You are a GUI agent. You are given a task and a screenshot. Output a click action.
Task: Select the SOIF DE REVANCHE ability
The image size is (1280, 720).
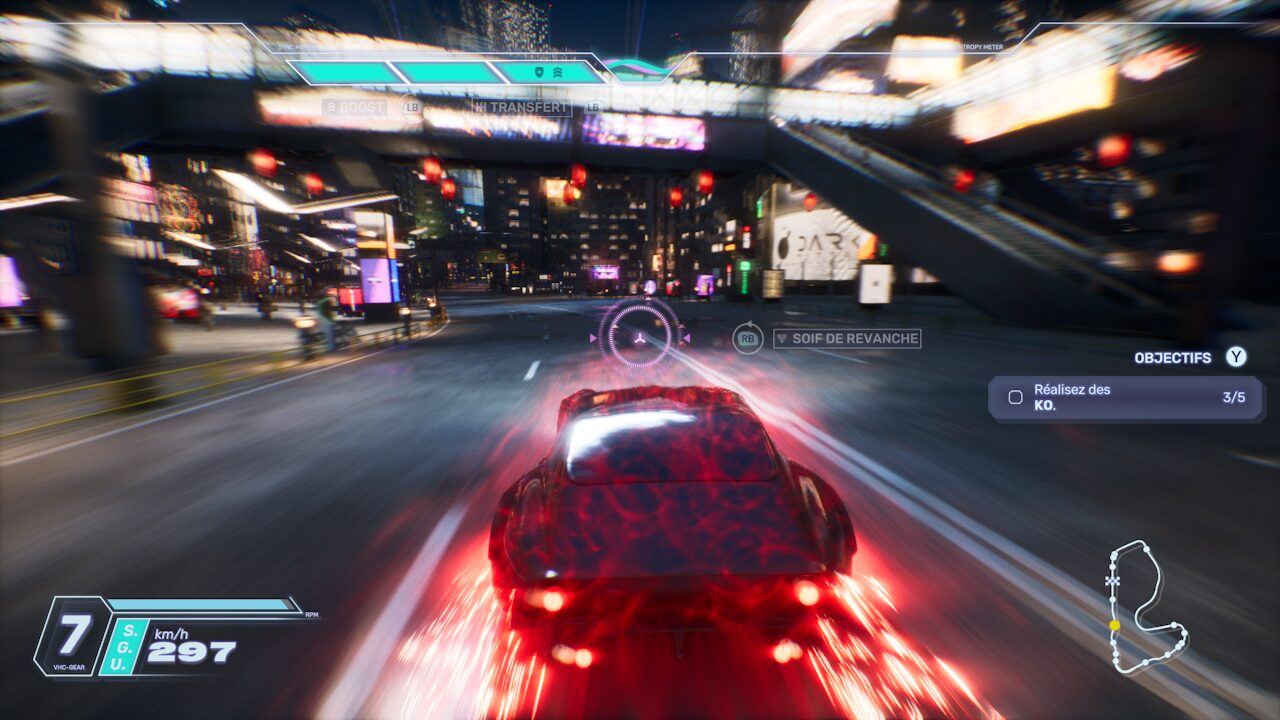click(x=847, y=338)
